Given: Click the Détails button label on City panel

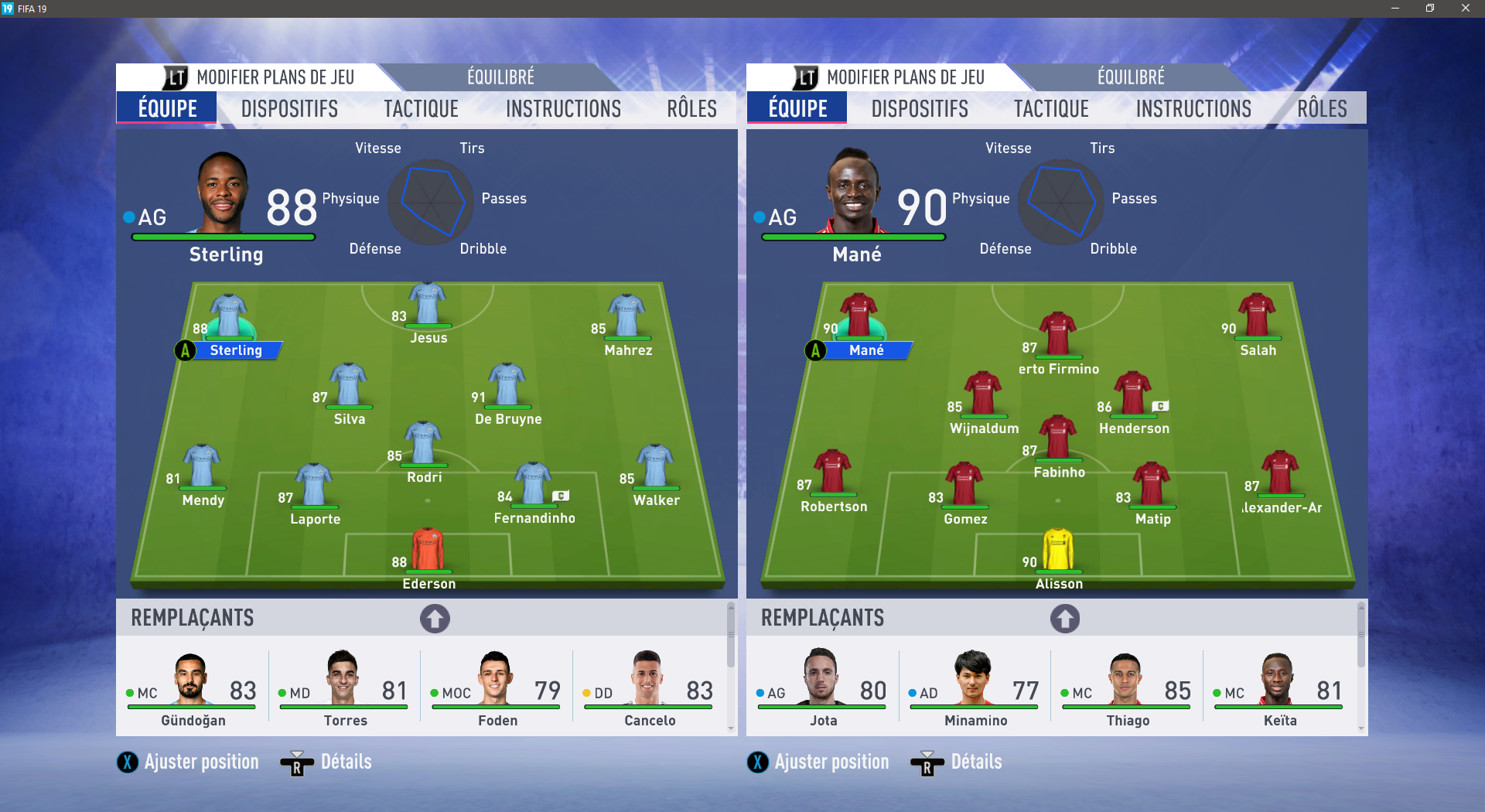Looking at the screenshot, I should 345,763.
